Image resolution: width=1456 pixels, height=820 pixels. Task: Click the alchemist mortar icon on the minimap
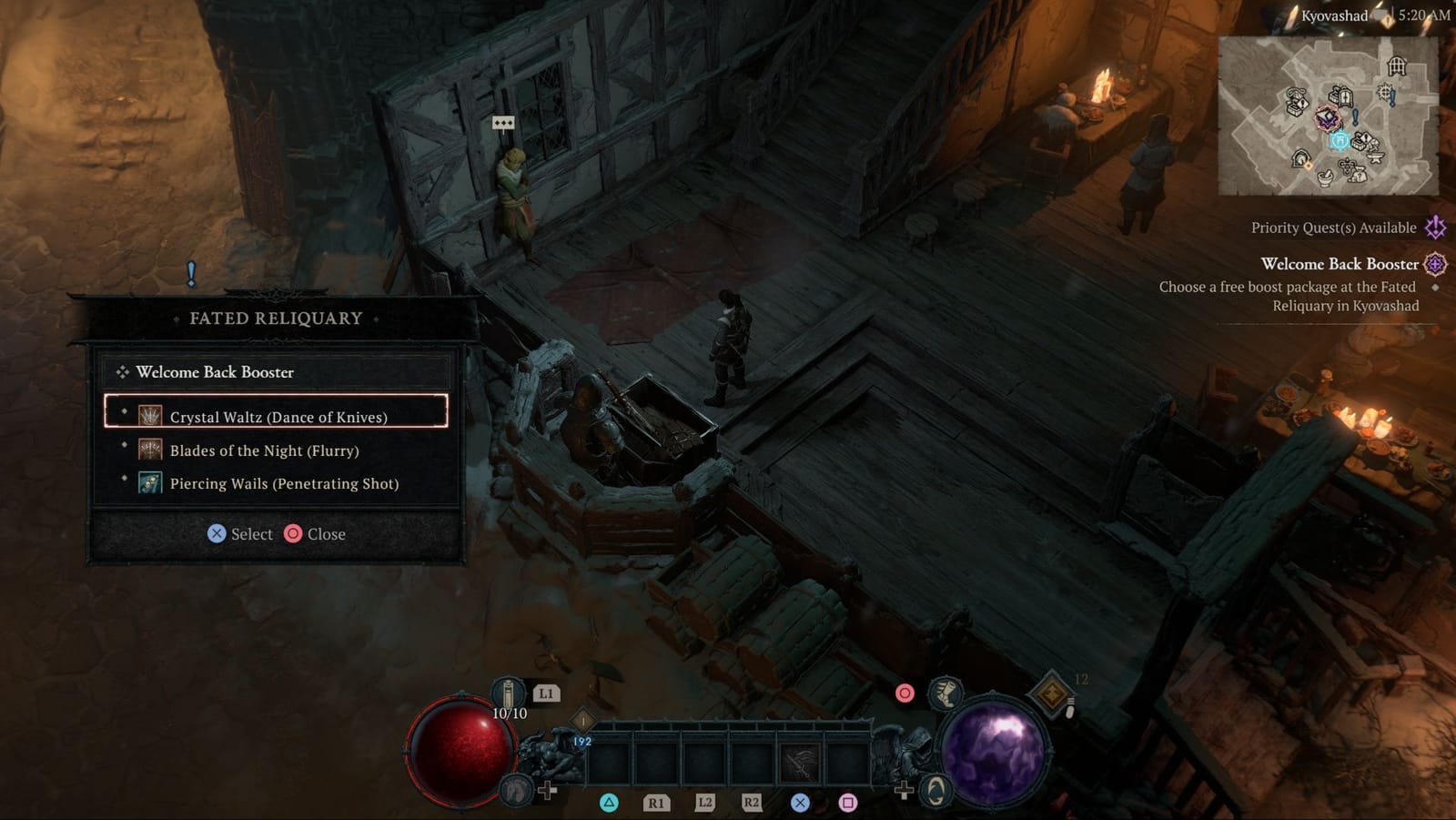coord(1324,178)
